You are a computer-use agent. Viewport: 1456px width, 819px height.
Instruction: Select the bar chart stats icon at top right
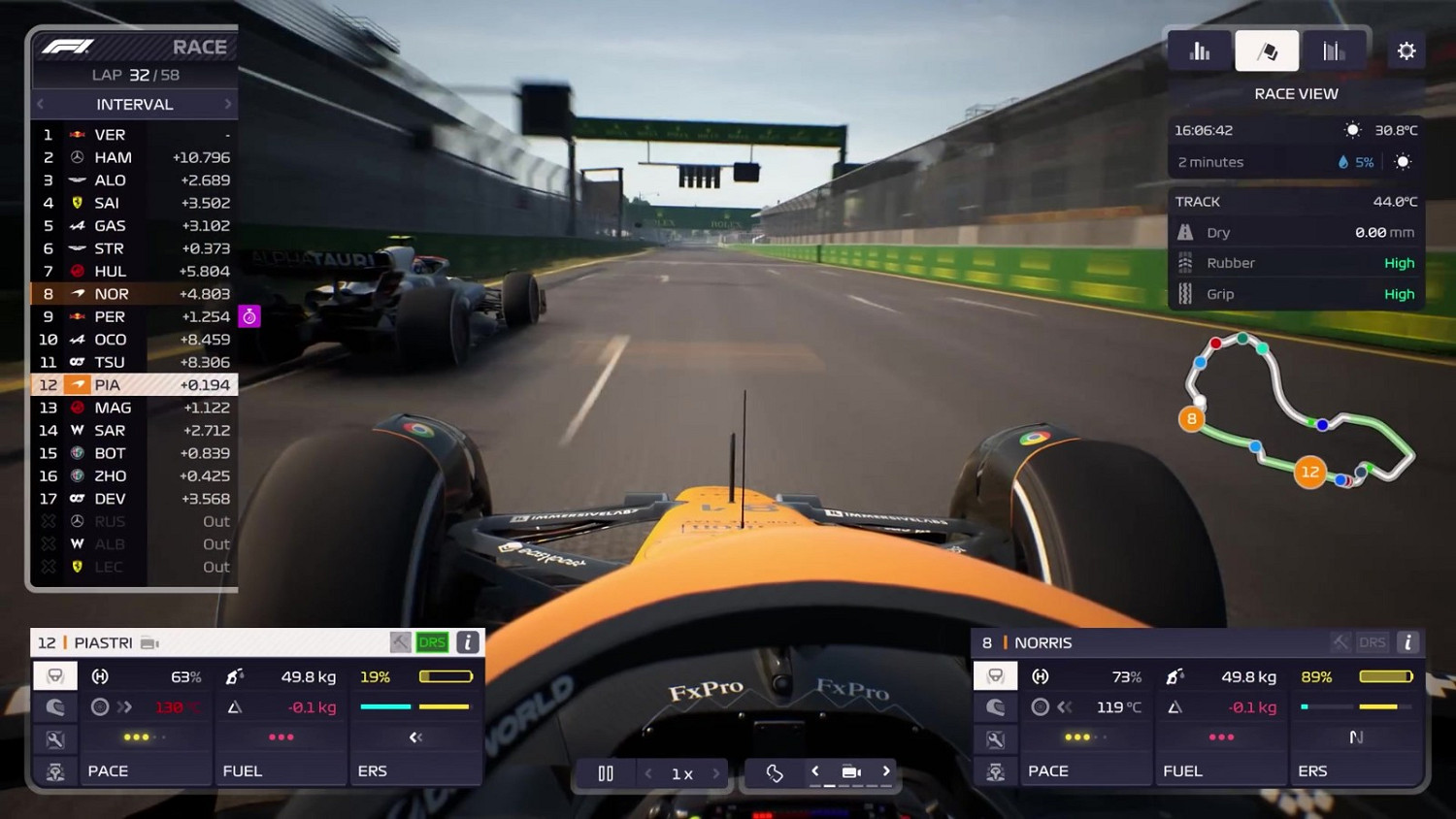1200,50
